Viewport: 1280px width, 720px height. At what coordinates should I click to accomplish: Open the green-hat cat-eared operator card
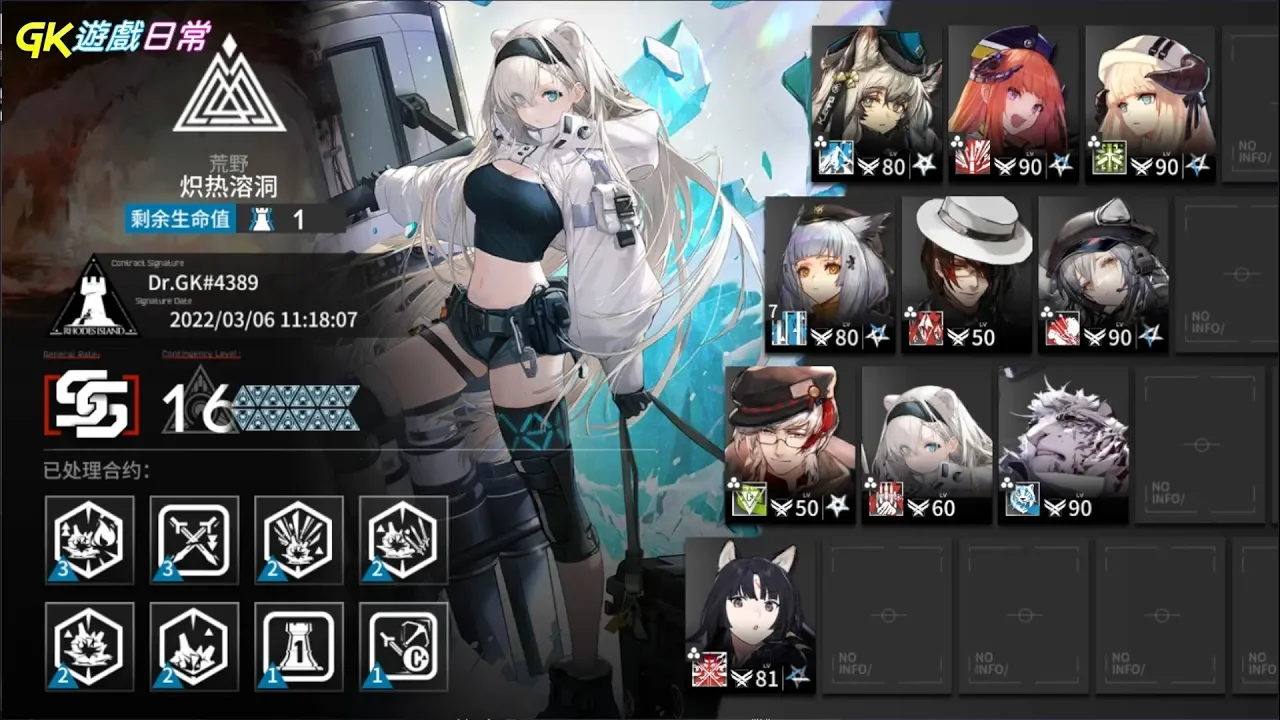pos(876,103)
